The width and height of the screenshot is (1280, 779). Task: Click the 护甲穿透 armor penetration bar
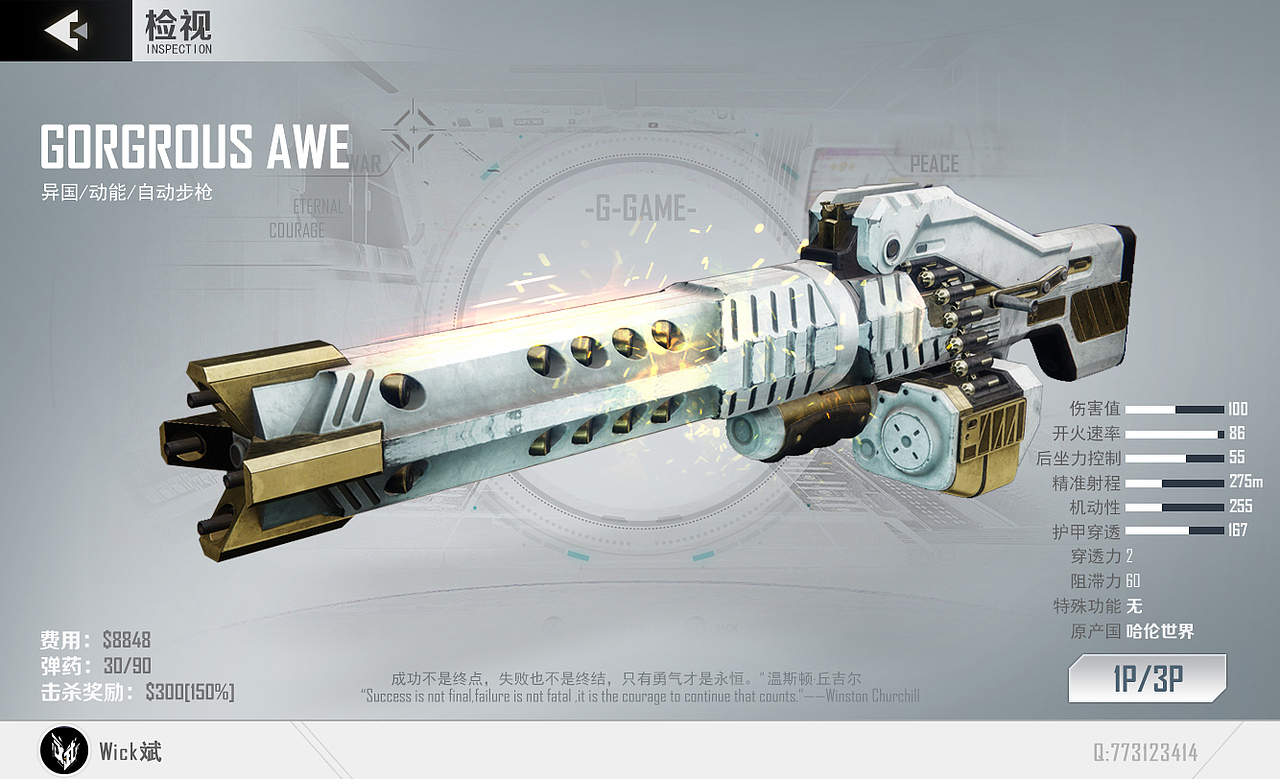pos(1175,531)
